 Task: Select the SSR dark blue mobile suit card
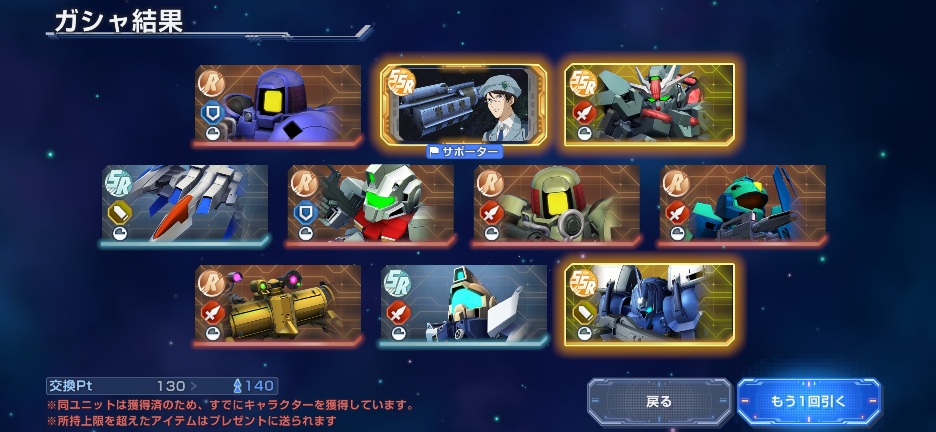(649, 304)
